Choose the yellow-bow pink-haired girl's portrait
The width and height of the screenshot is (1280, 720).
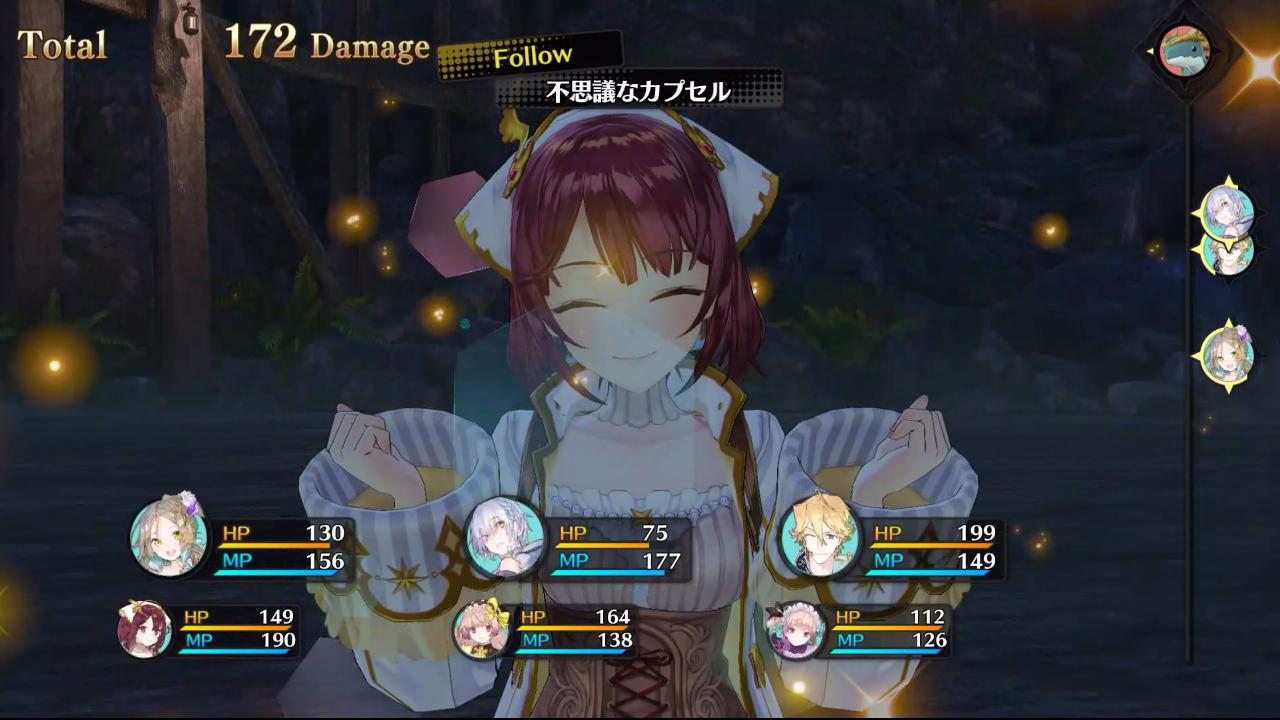(x=481, y=630)
